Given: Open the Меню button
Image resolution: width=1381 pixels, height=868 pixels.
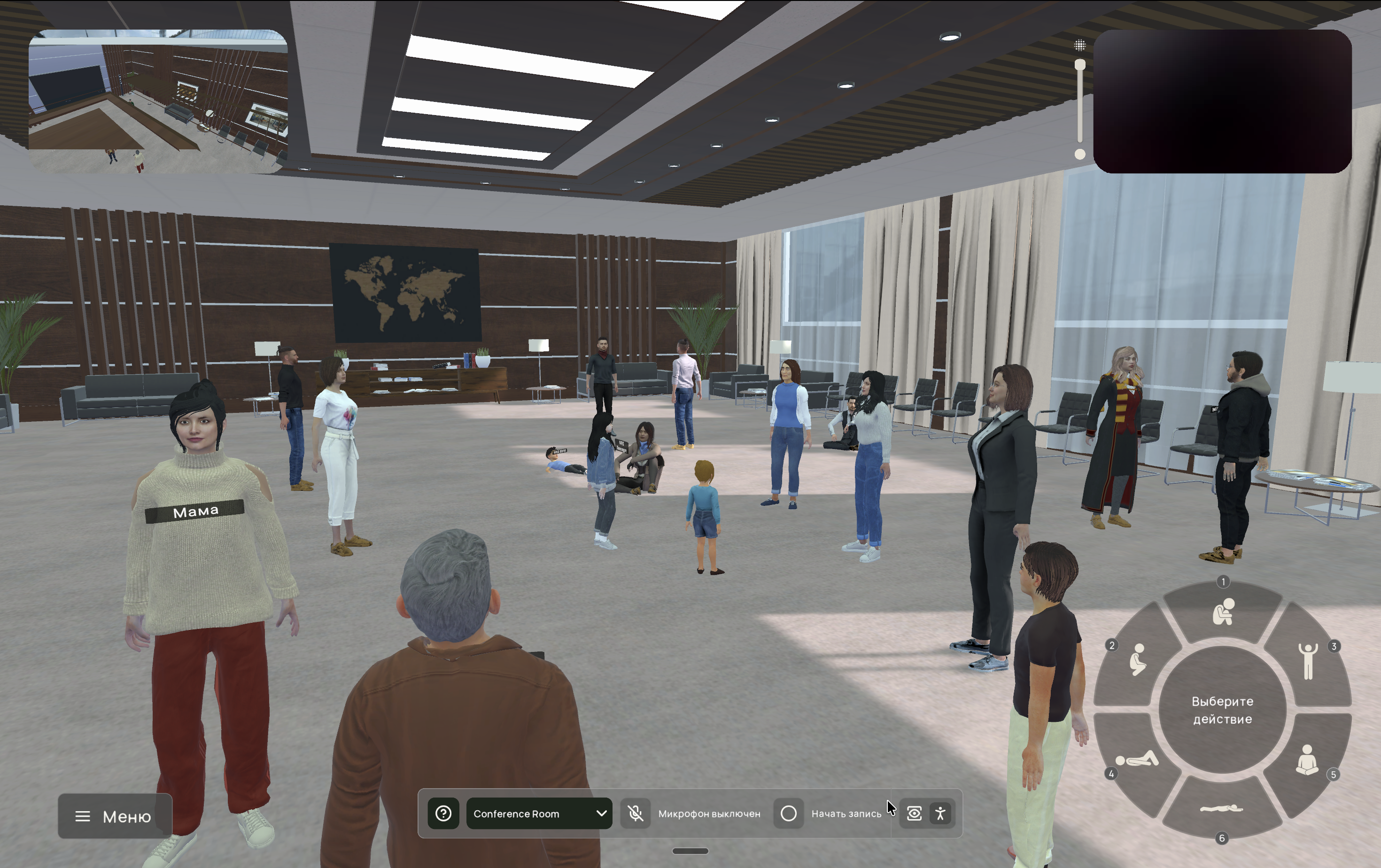Looking at the screenshot, I should click(114, 816).
